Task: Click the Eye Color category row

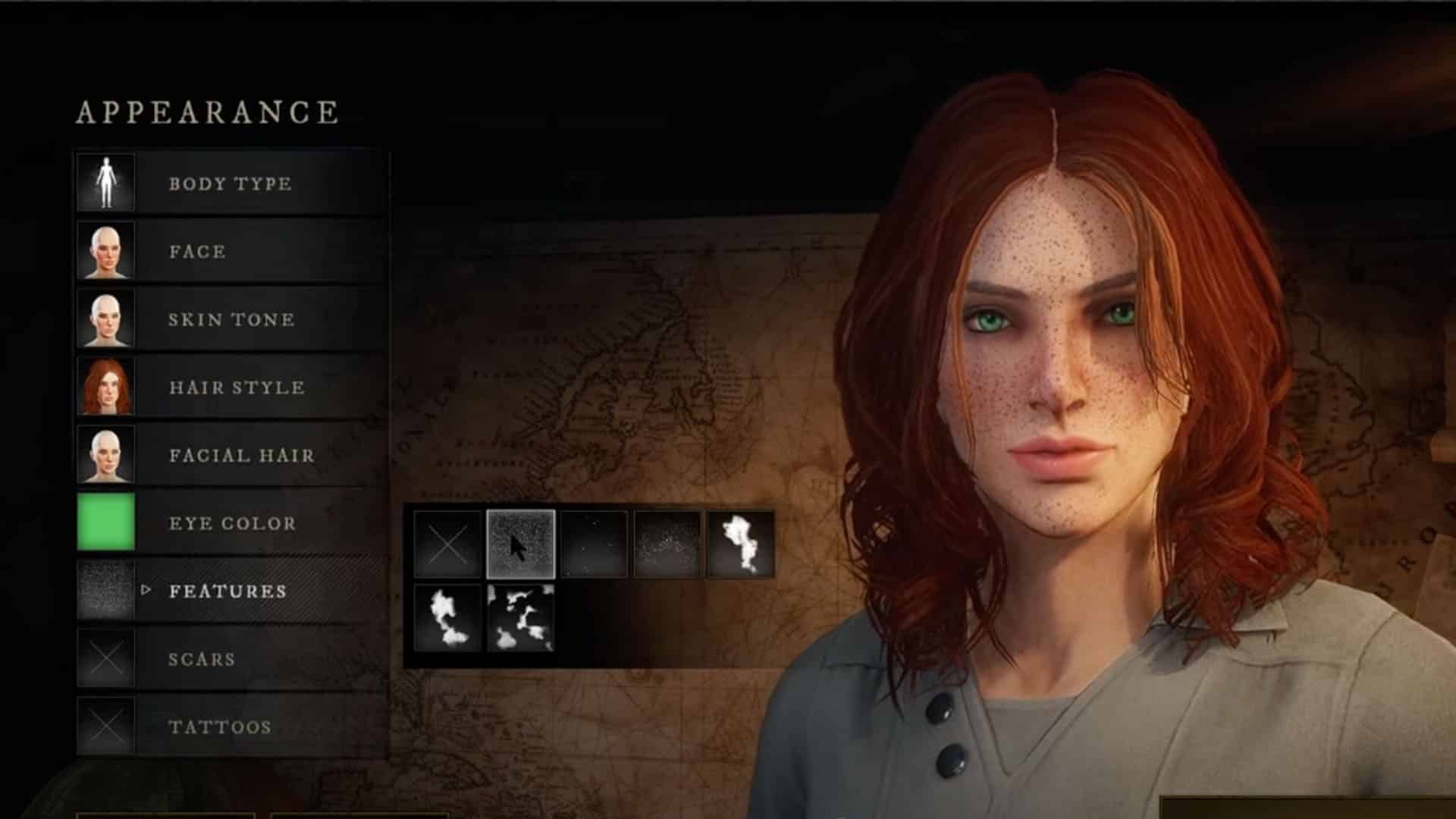Action: point(231,523)
